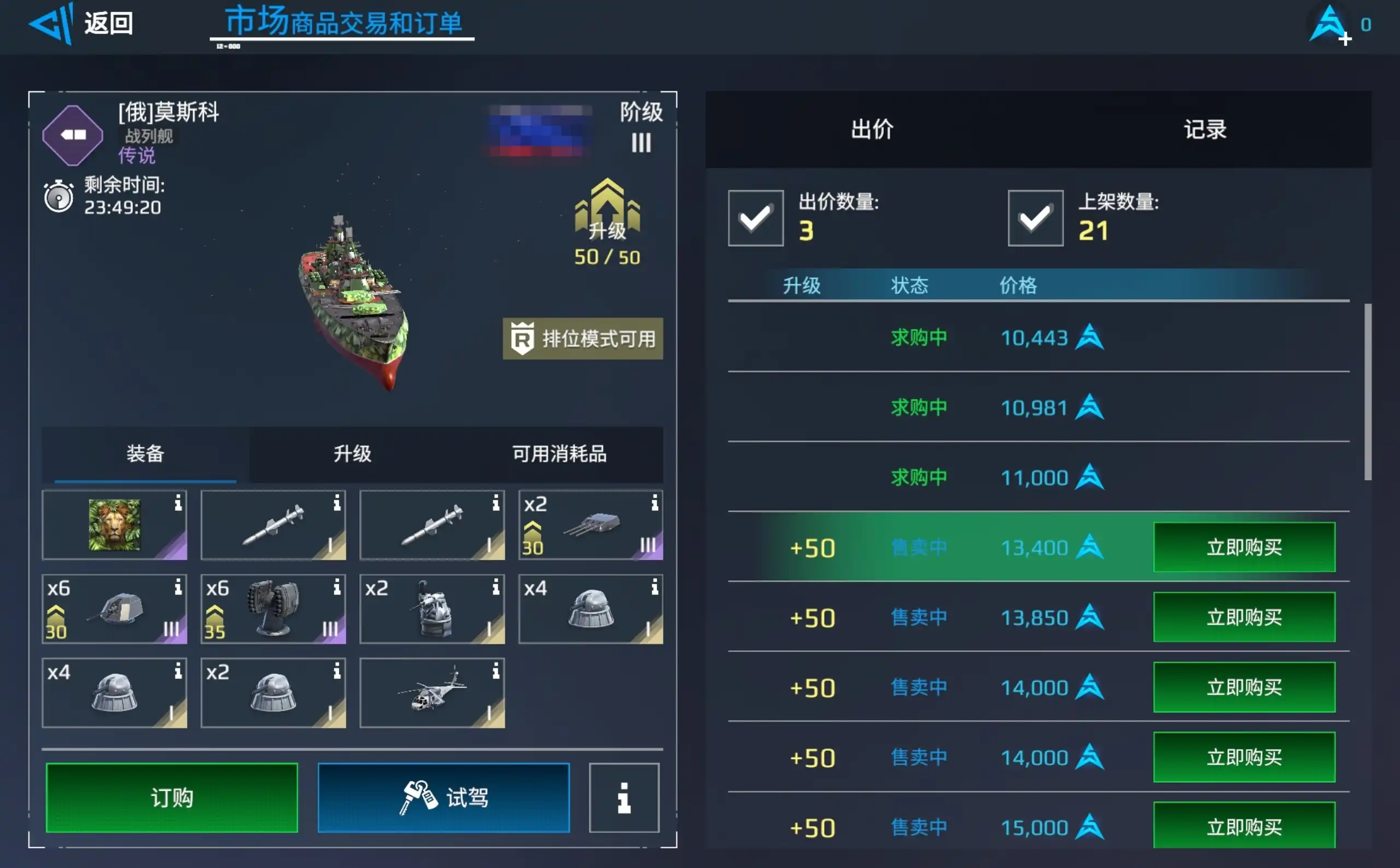Image resolution: width=1400 pixels, height=868 pixels.
Task: Place an order with the 订购 button
Action: (x=172, y=797)
